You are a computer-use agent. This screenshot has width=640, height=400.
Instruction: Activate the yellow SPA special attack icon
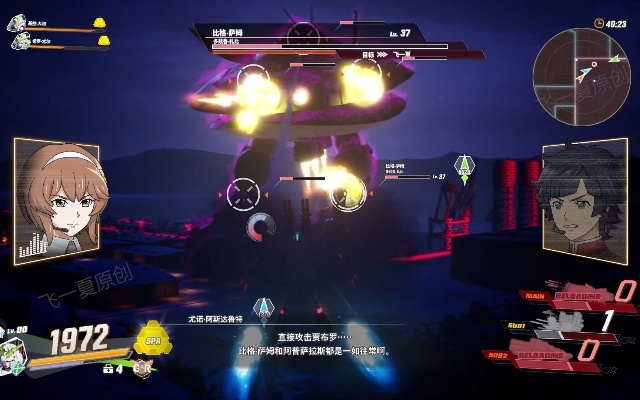(153, 338)
